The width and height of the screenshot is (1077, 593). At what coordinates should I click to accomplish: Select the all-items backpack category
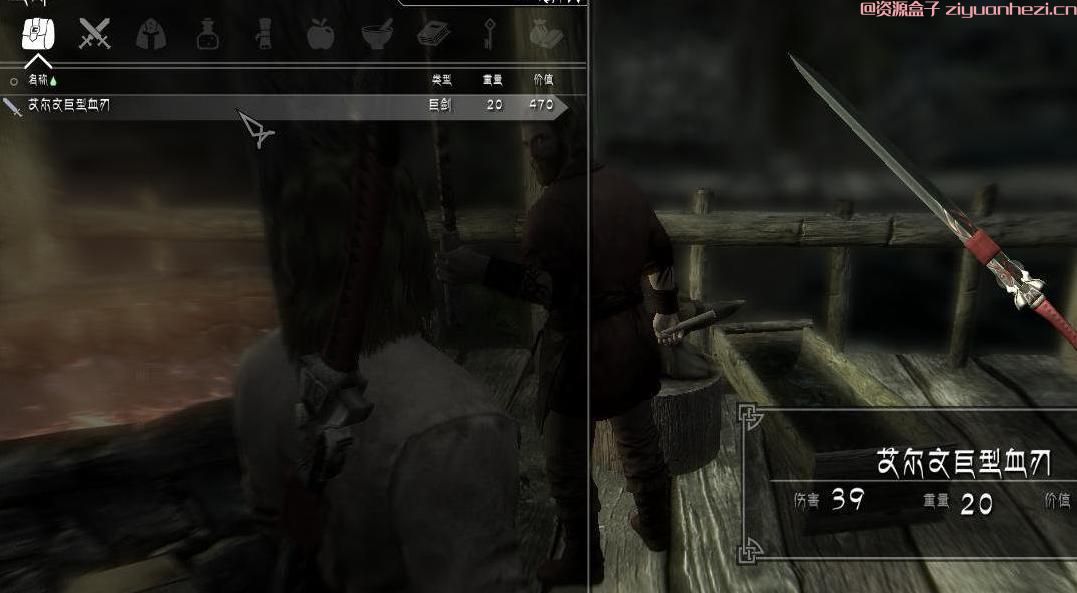click(38, 35)
